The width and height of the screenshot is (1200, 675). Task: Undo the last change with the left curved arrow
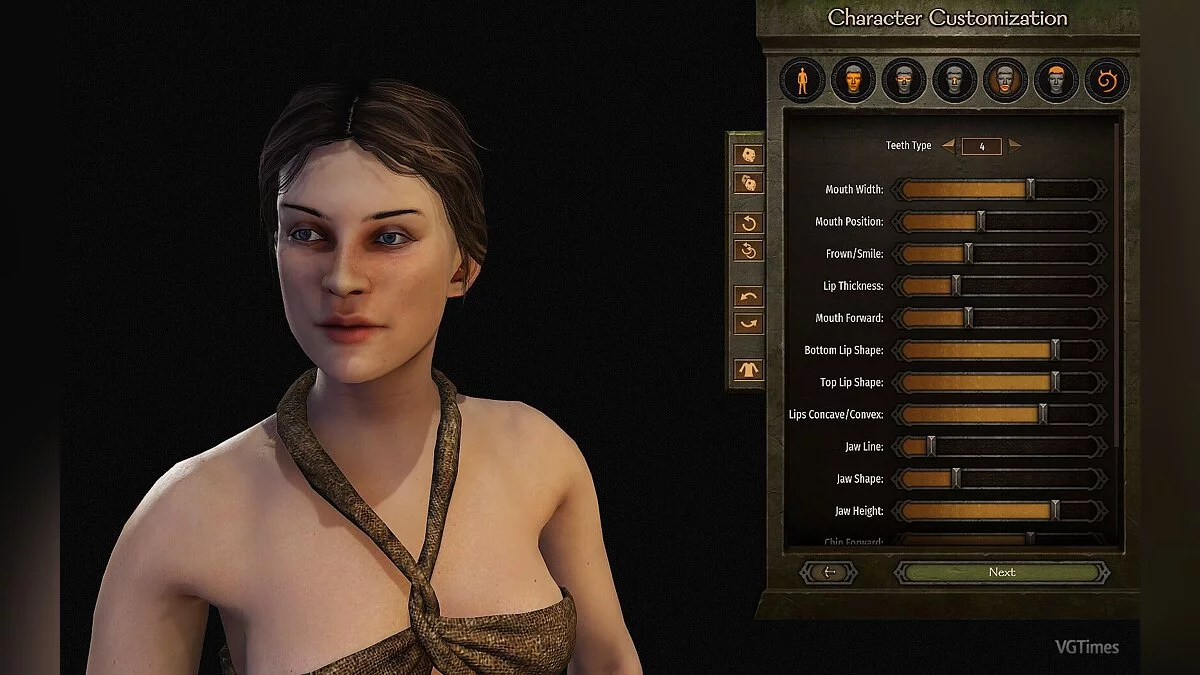[x=749, y=296]
